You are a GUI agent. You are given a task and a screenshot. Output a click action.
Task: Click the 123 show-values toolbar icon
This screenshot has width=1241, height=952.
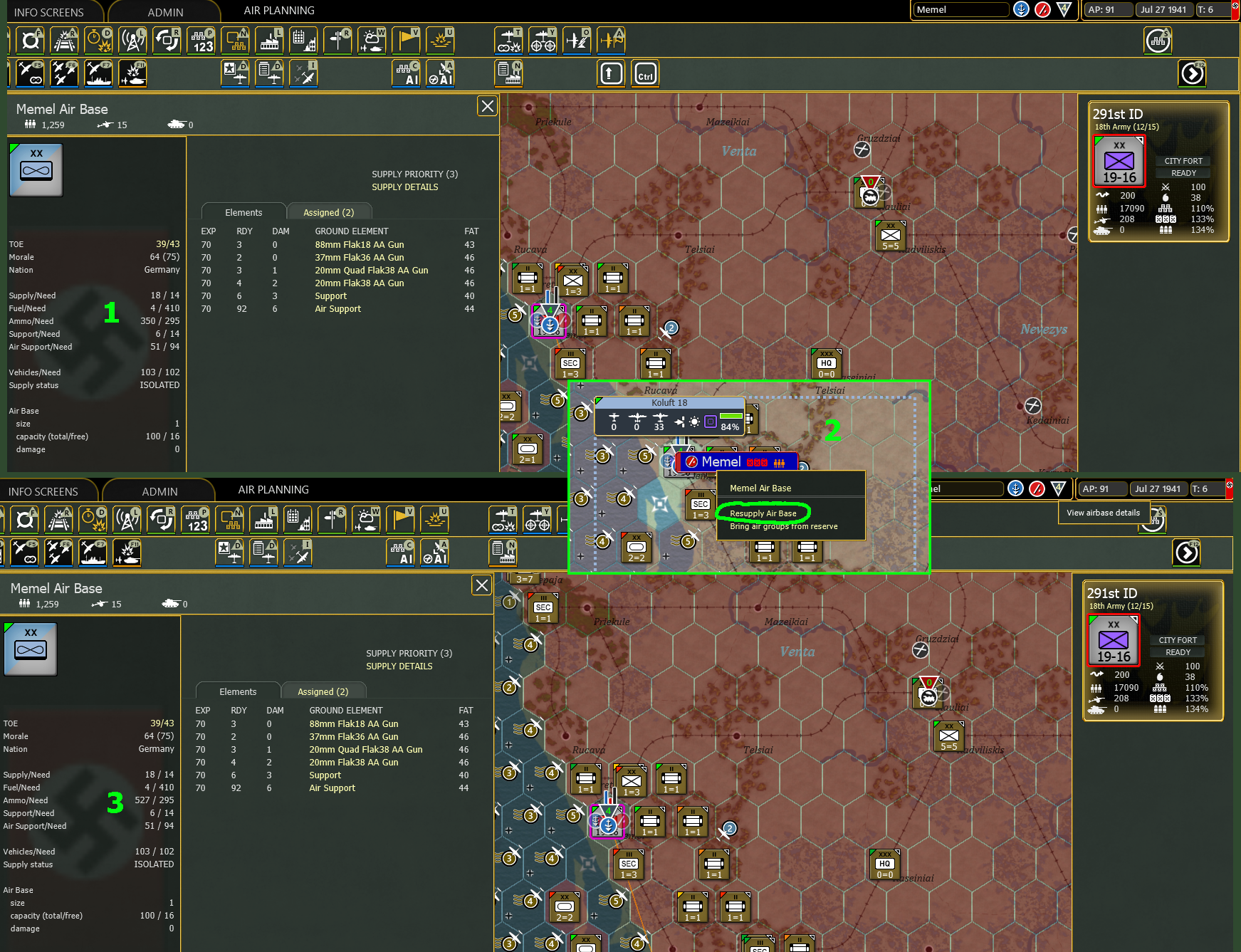point(201,41)
